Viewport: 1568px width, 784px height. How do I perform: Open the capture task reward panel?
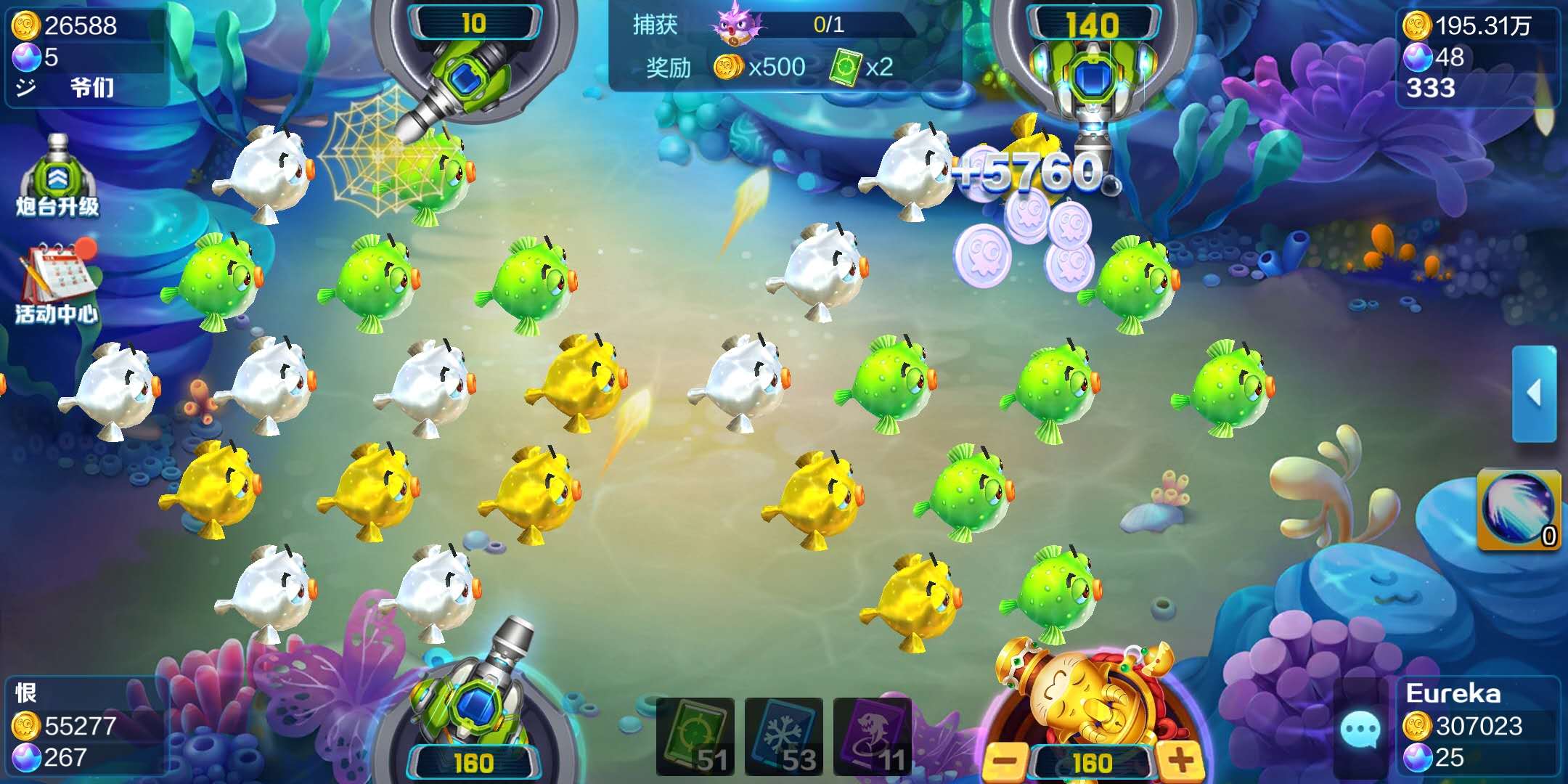coord(784,46)
